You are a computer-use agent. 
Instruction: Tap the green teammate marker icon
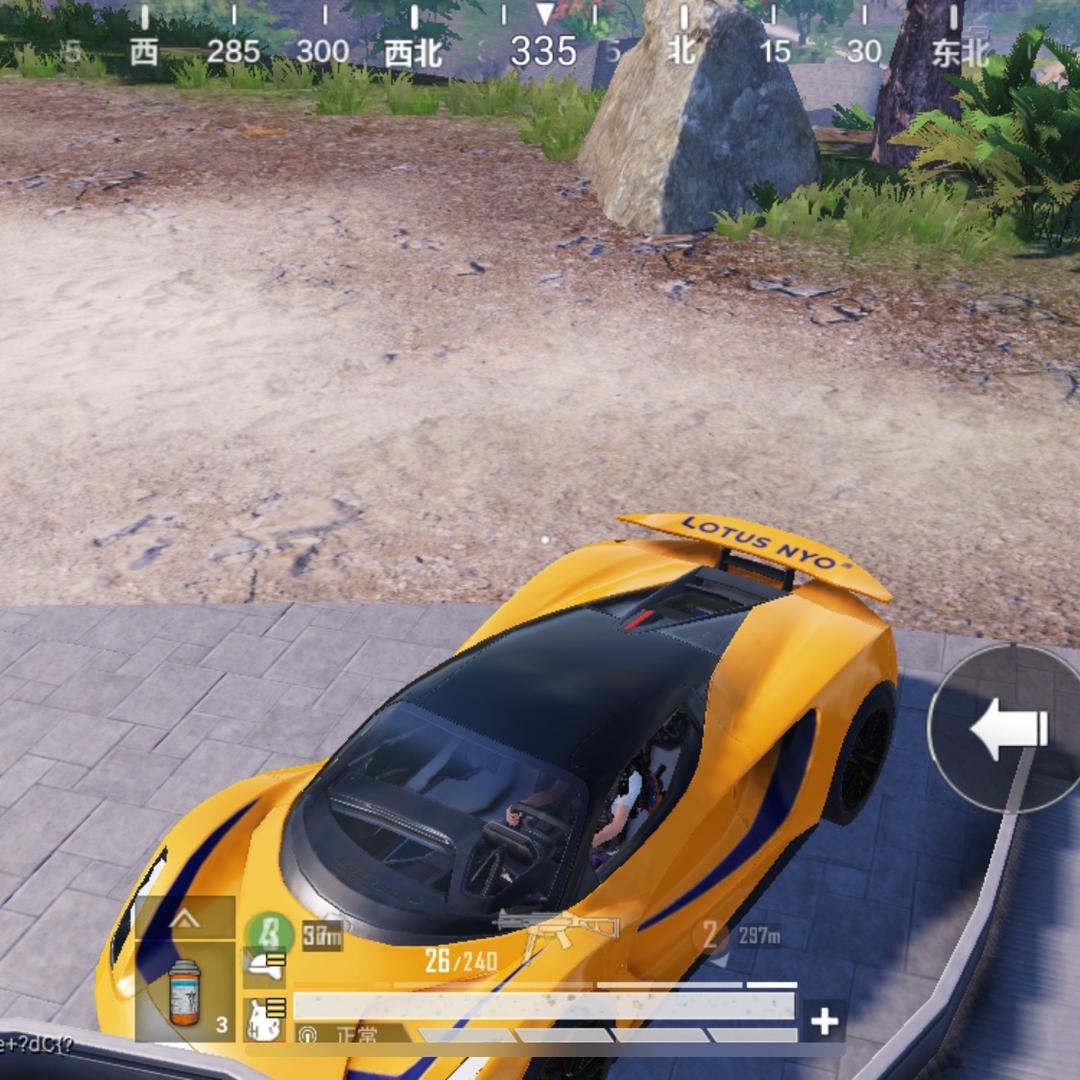(x=270, y=935)
